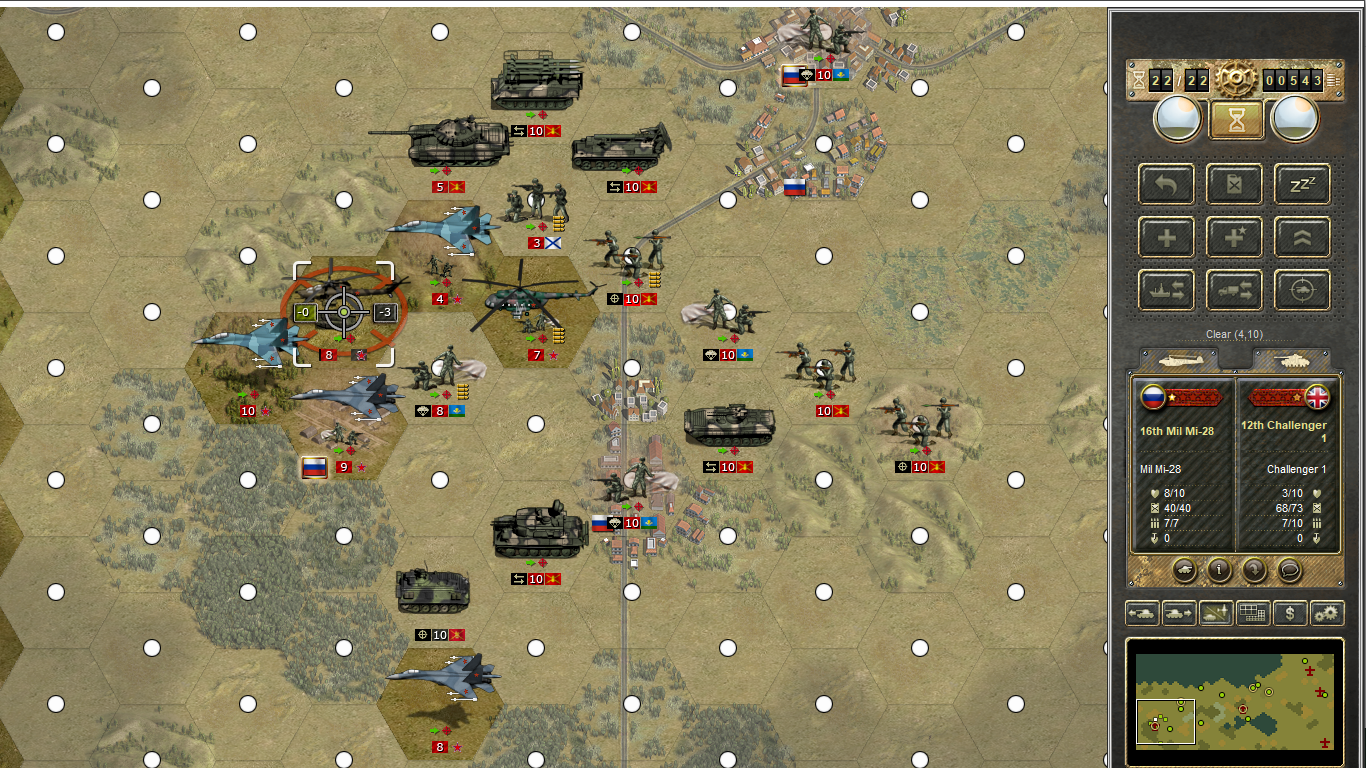
Task: Put the unit to sleep with the ZZZ button
Action: click(1302, 184)
